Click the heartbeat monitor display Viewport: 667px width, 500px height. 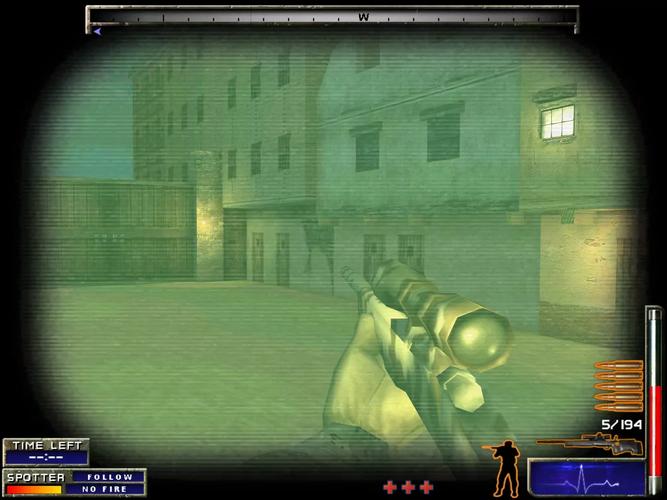click(x=586, y=478)
